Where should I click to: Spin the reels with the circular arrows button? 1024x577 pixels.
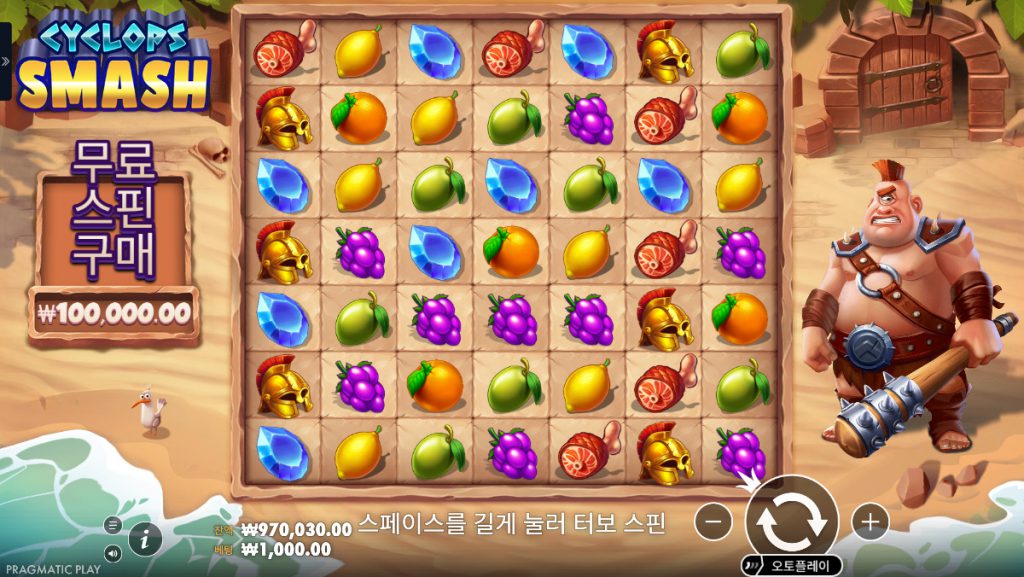(791, 520)
